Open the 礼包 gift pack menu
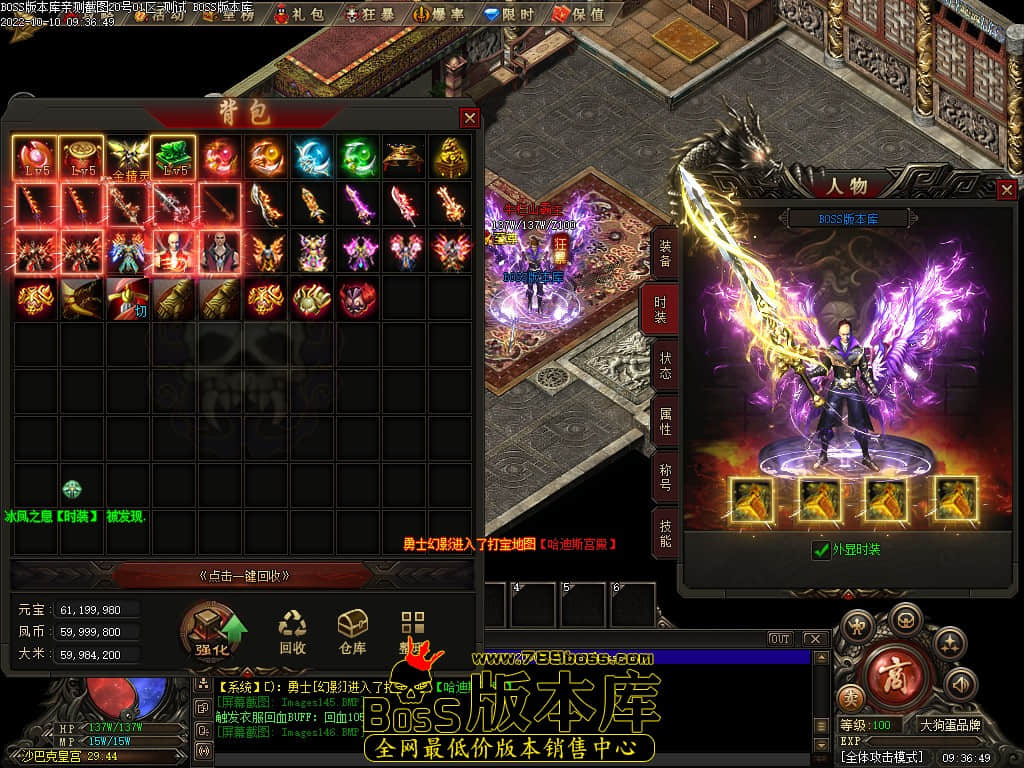This screenshot has width=1024, height=768. pos(298,15)
